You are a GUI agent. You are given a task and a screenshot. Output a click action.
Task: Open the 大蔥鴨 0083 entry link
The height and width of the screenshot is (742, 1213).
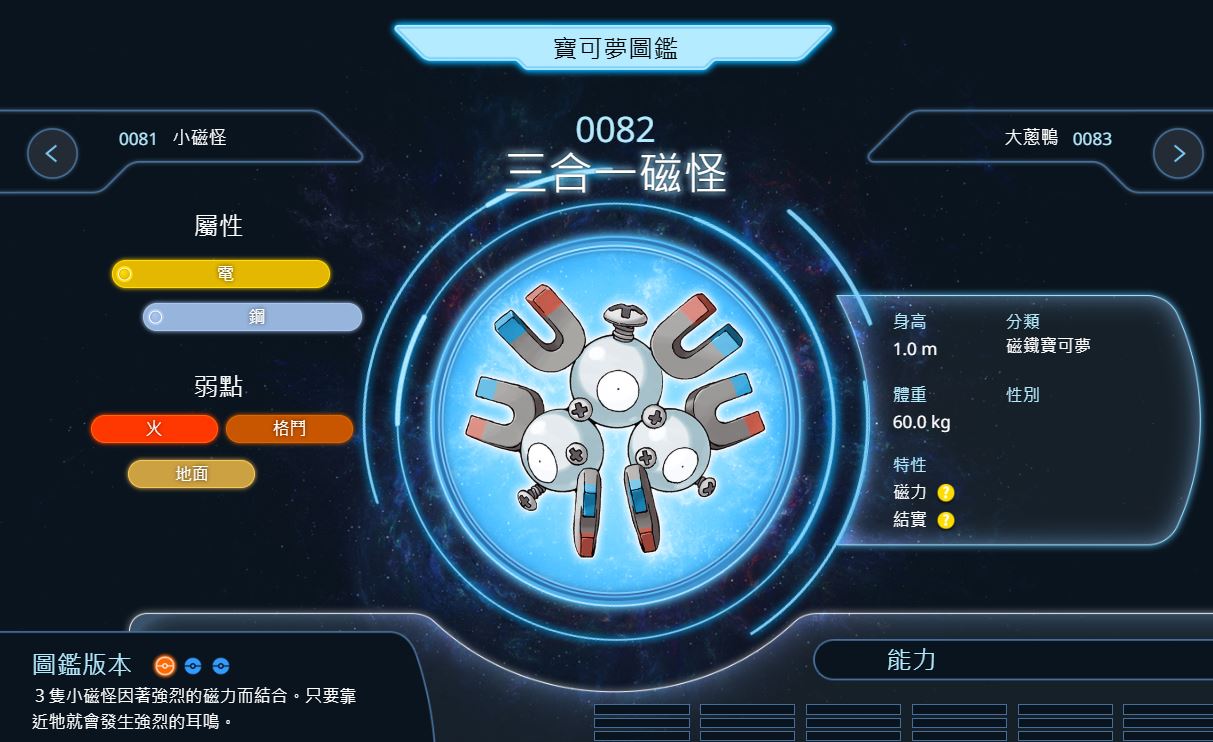pos(1057,138)
